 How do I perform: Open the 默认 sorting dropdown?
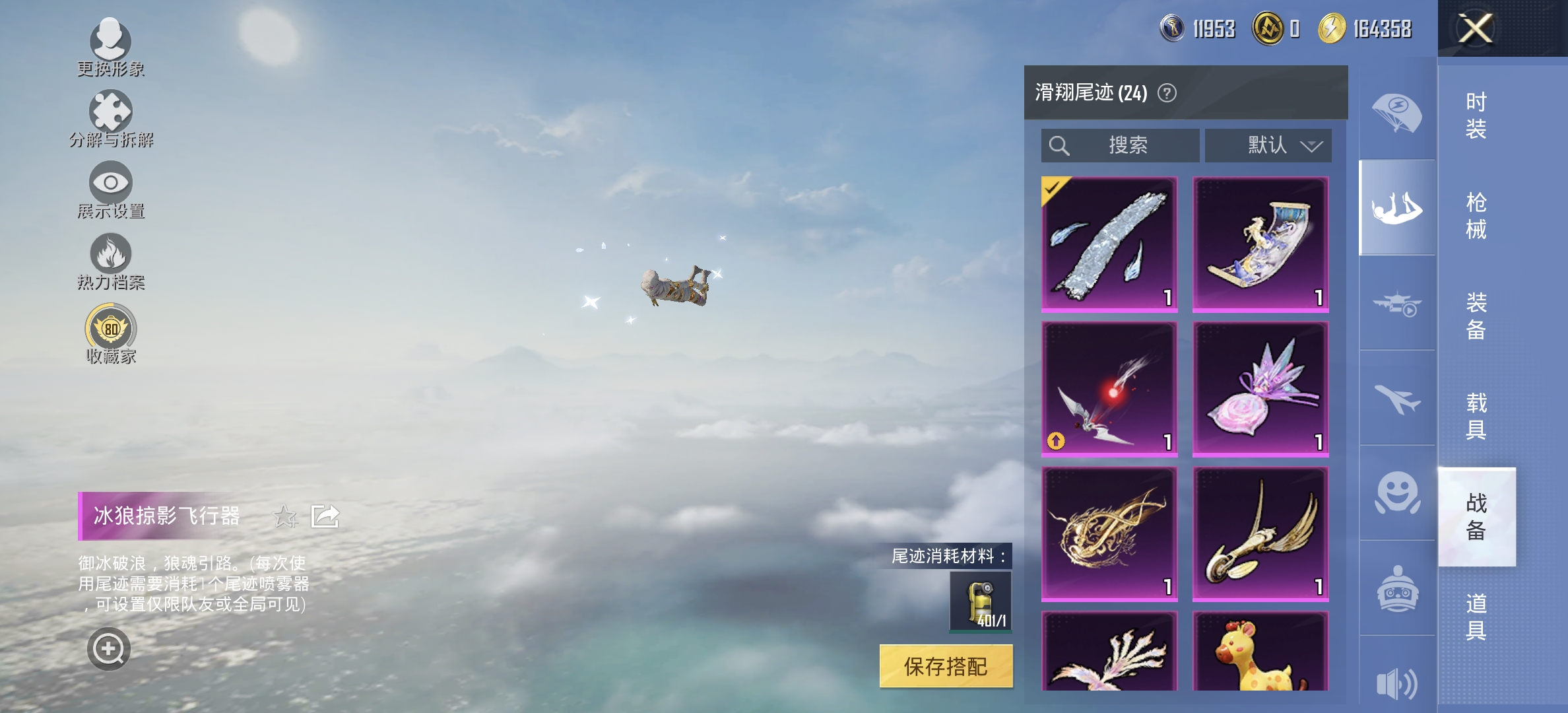(x=1268, y=145)
